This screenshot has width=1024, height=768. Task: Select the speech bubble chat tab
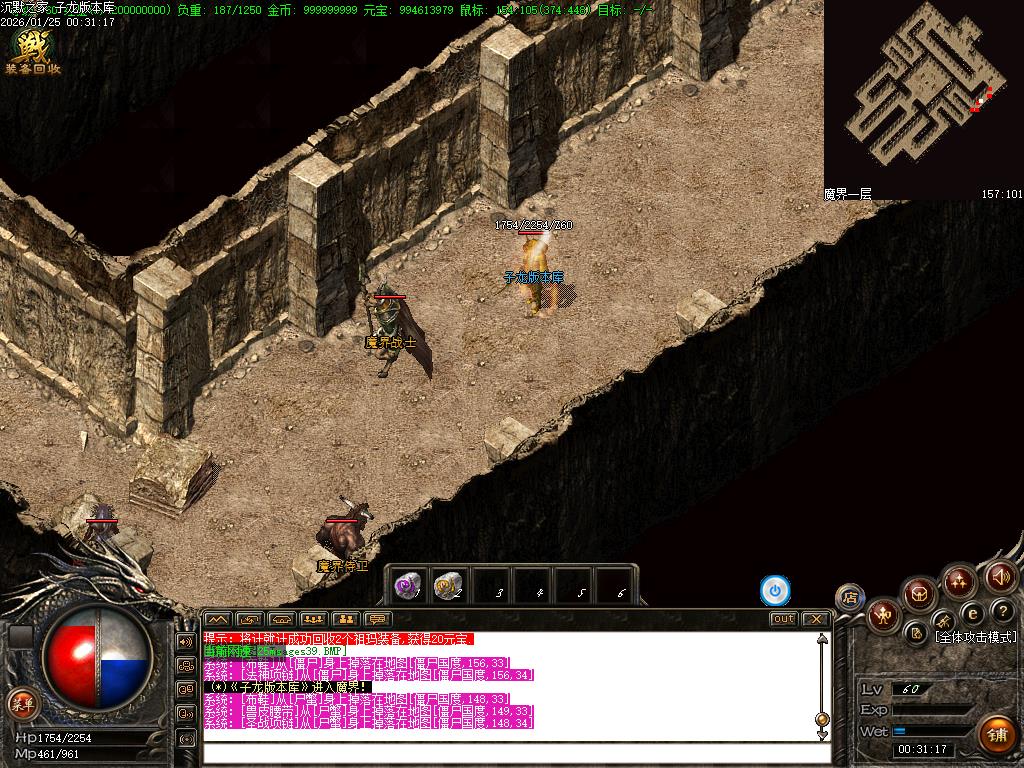(x=377, y=619)
